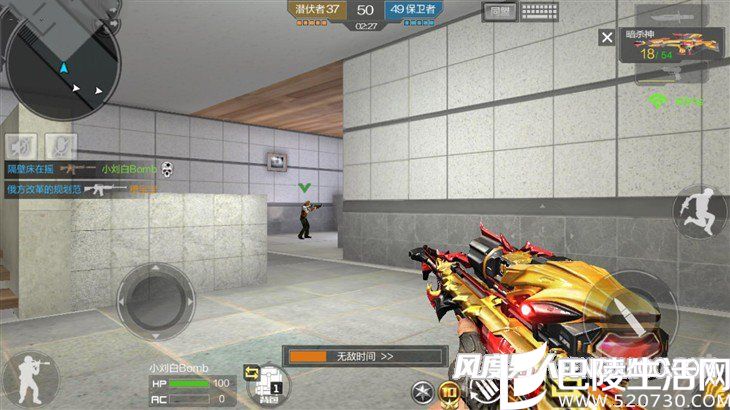Switch to the combat knife slot
The image size is (730, 410).
tap(679, 16)
